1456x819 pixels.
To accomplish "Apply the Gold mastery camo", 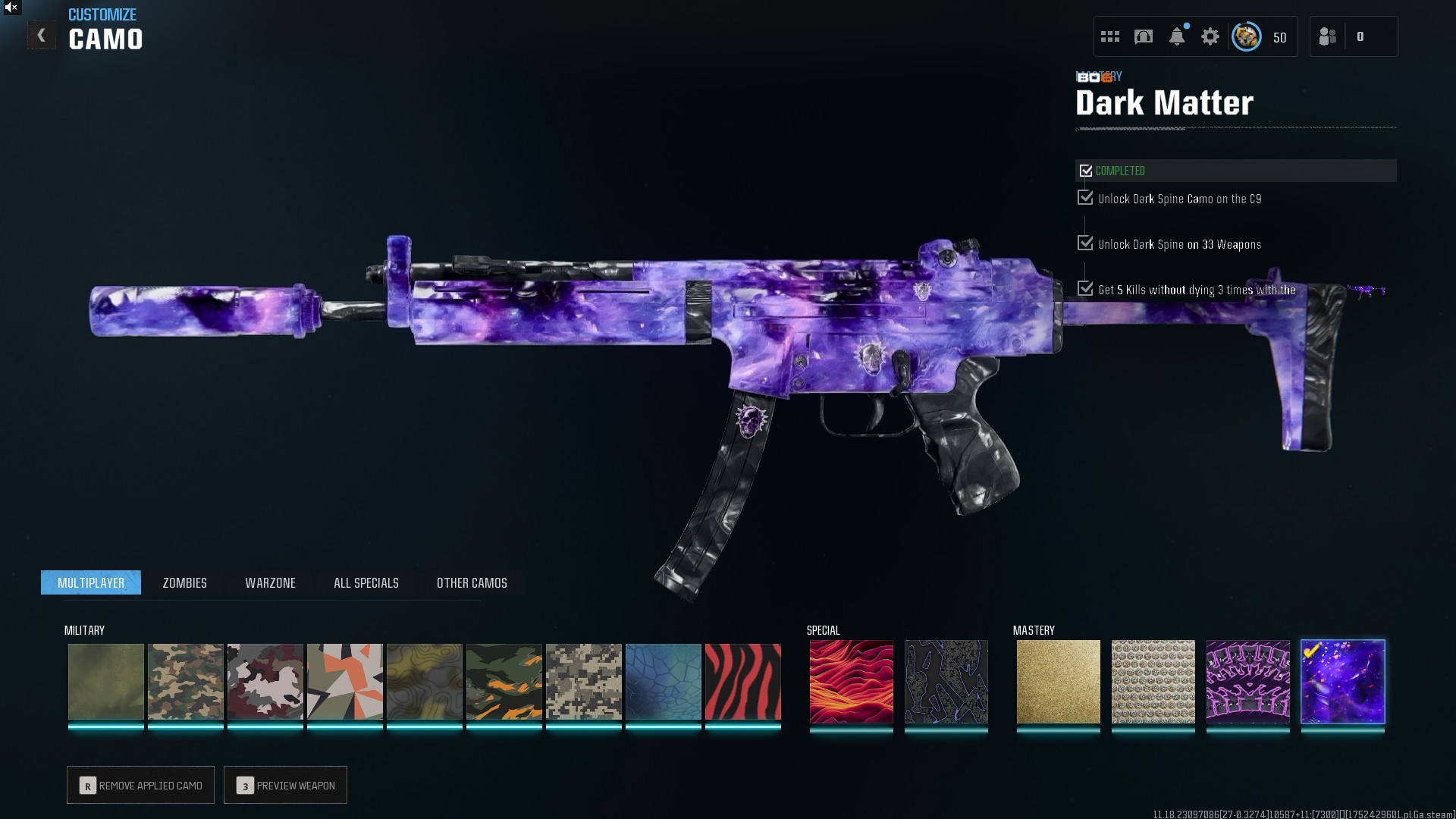I will 1058,682.
